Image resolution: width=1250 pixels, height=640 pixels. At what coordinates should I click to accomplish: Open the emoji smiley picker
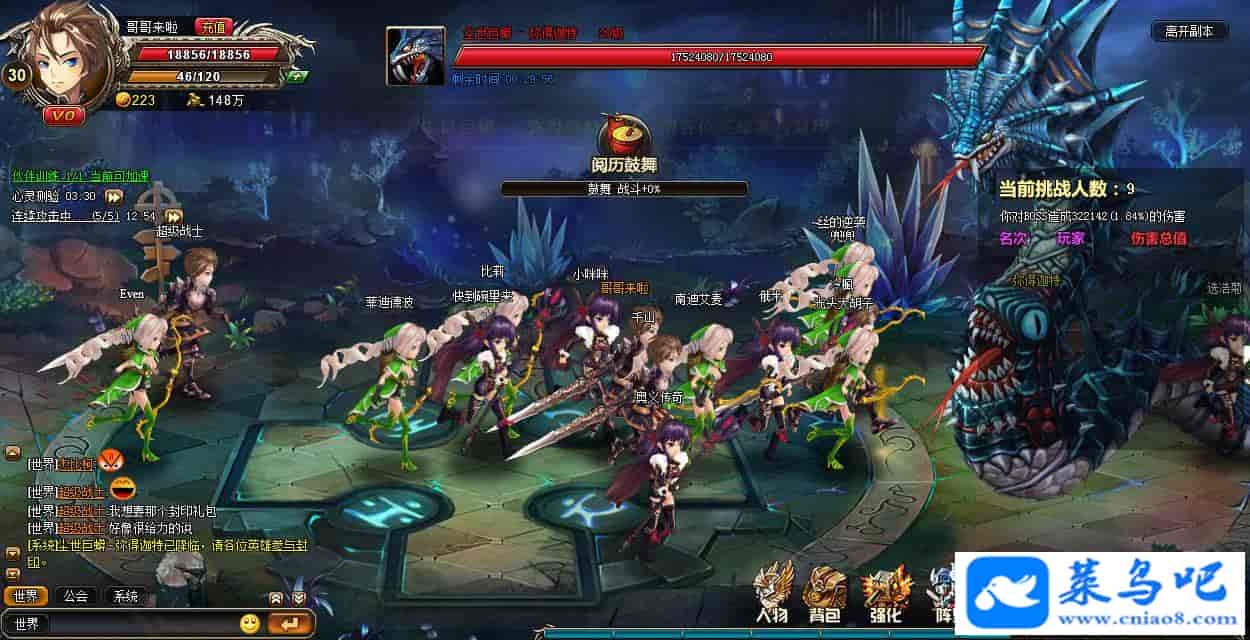coord(250,624)
